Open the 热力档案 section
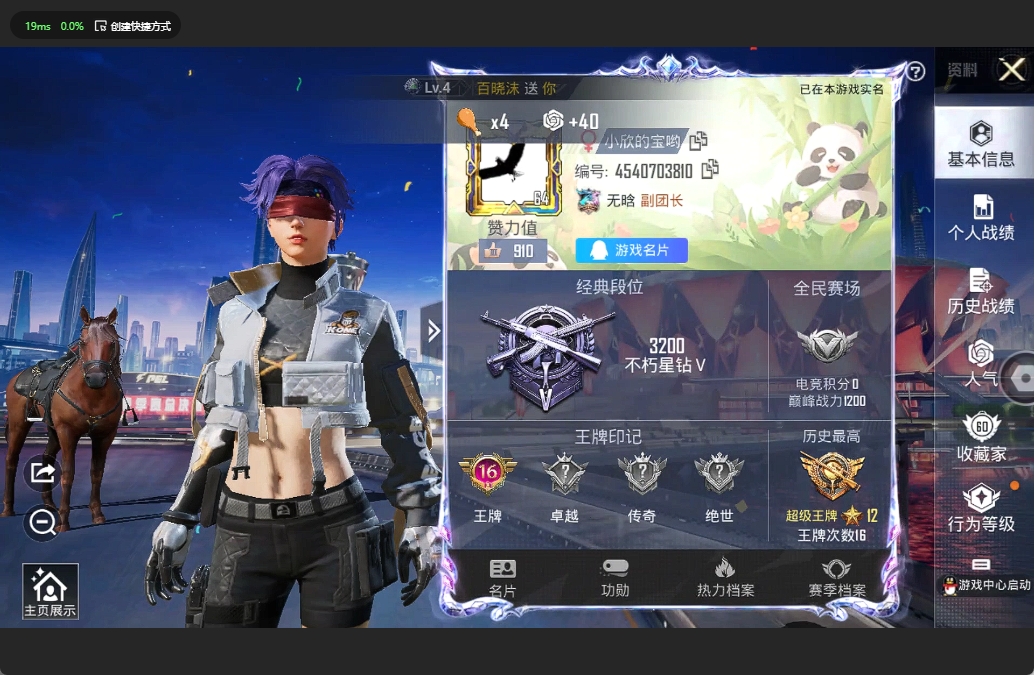The width and height of the screenshot is (1034, 675). pos(725,578)
